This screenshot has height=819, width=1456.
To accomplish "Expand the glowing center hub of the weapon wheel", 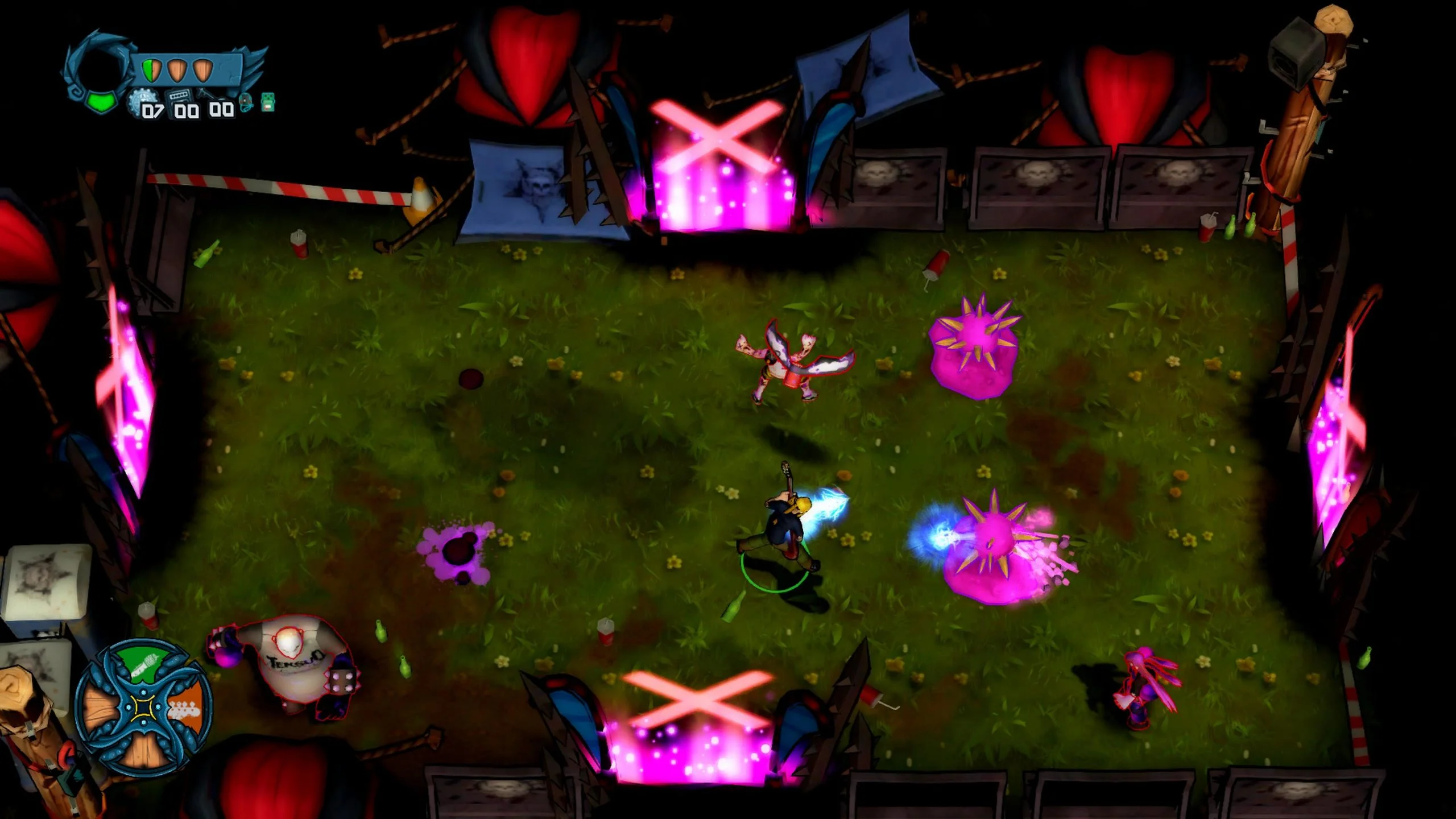I will click(x=143, y=708).
